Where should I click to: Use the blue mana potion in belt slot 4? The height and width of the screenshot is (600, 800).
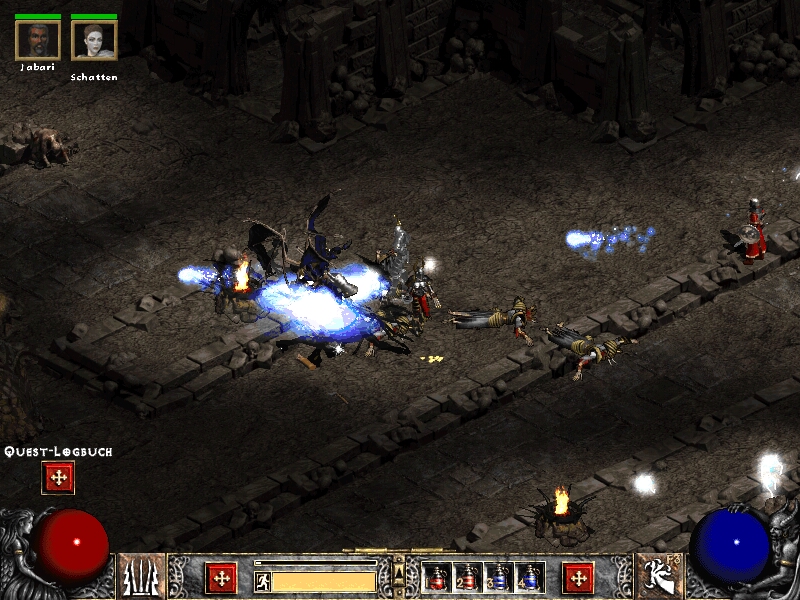[529, 578]
